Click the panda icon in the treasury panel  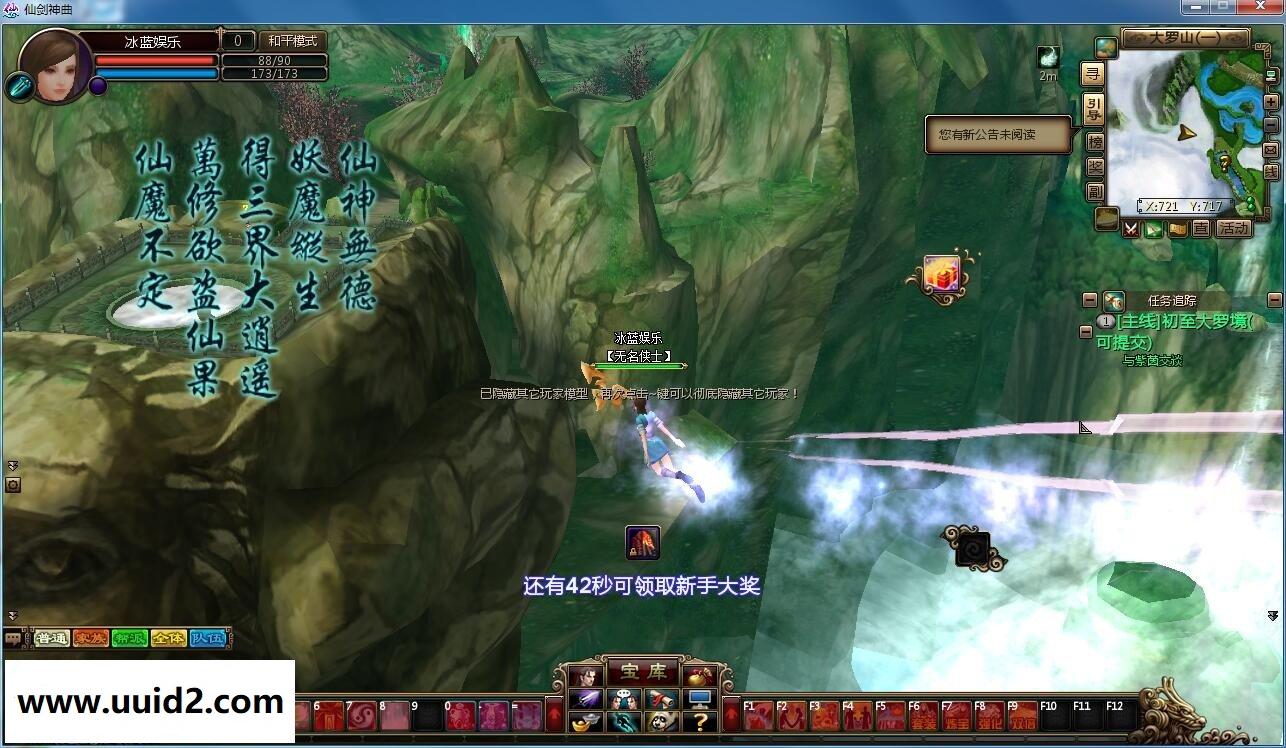coord(662,723)
